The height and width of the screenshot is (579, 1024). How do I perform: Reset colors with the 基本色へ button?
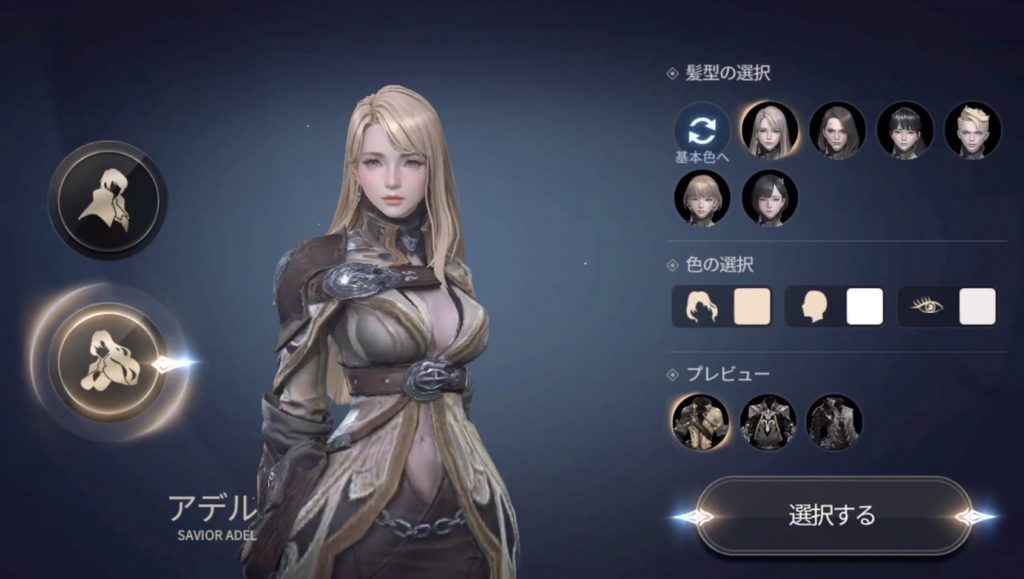(702, 133)
